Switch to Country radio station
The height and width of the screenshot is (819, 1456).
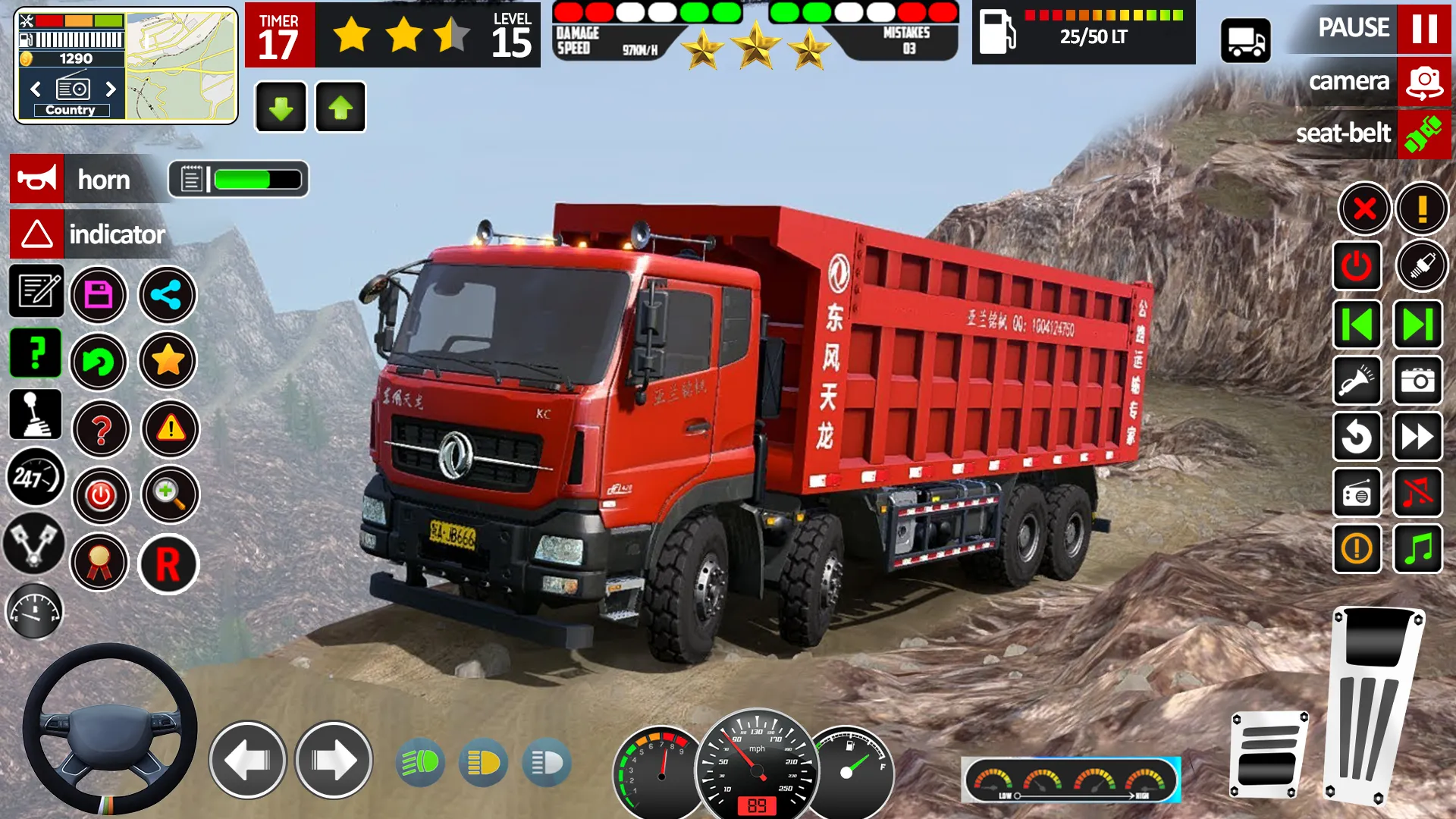[x=72, y=110]
